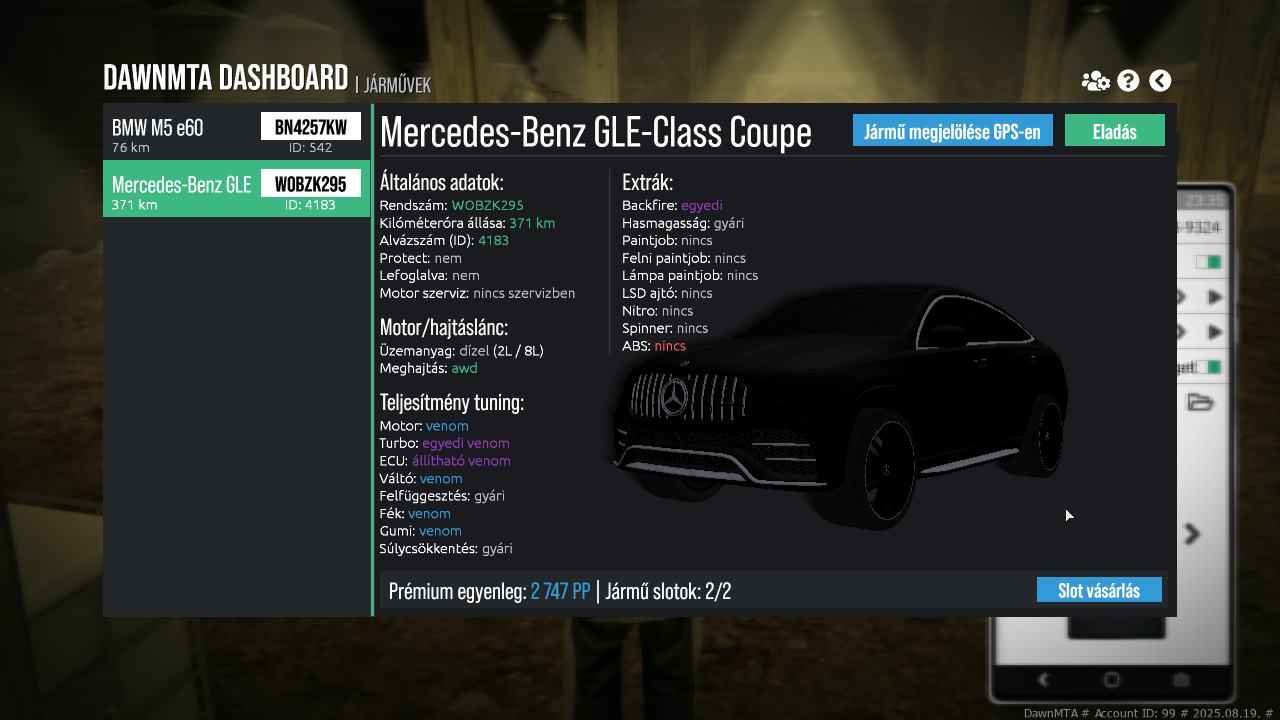The width and height of the screenshot is (1280, 720).
Task: Open the question mark help icon
Action: (x=1128, y=81)
